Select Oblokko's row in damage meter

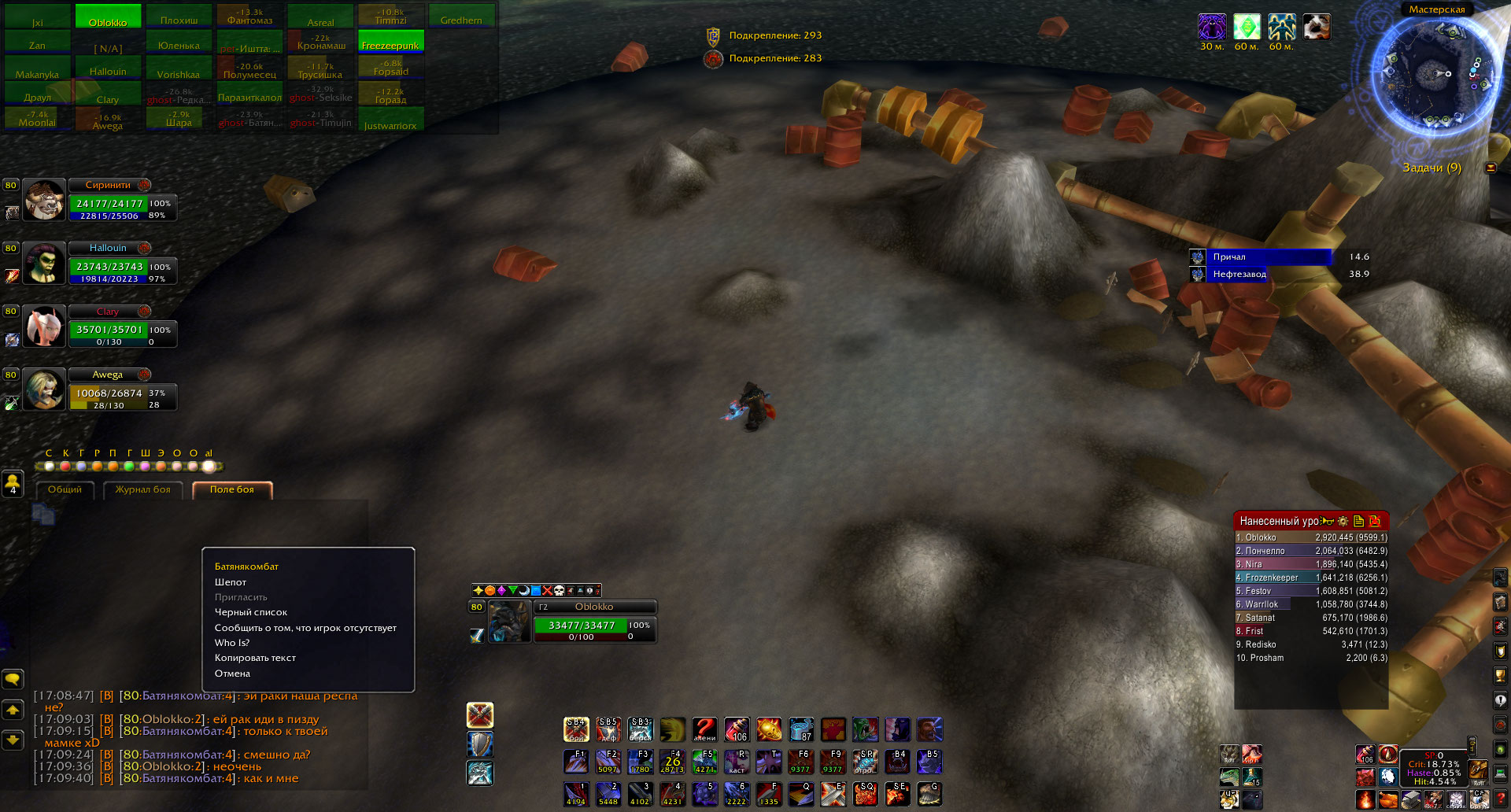coord(1311,538)
